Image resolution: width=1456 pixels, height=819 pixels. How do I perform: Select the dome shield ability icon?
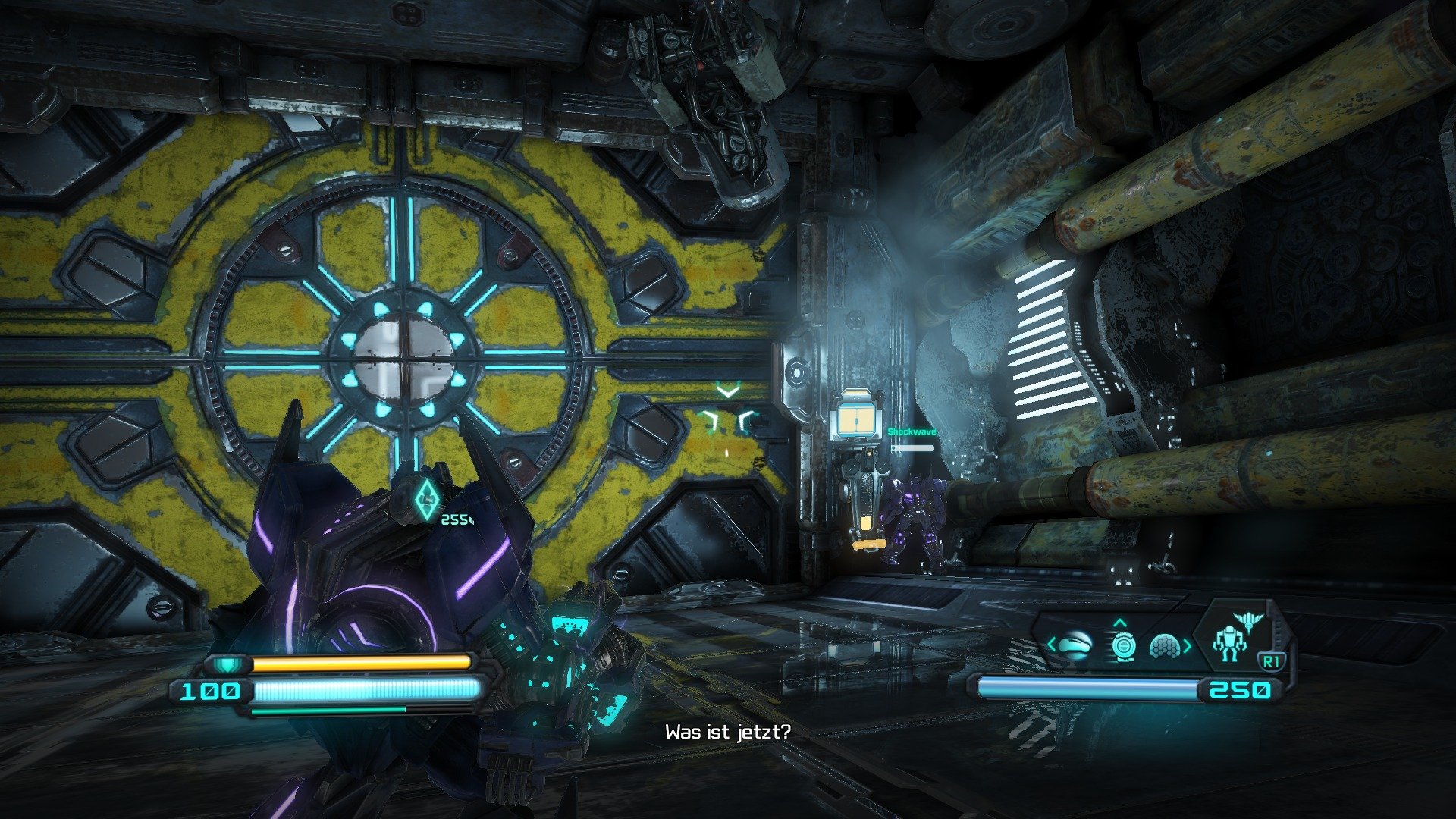click(x=1165, y=646)
